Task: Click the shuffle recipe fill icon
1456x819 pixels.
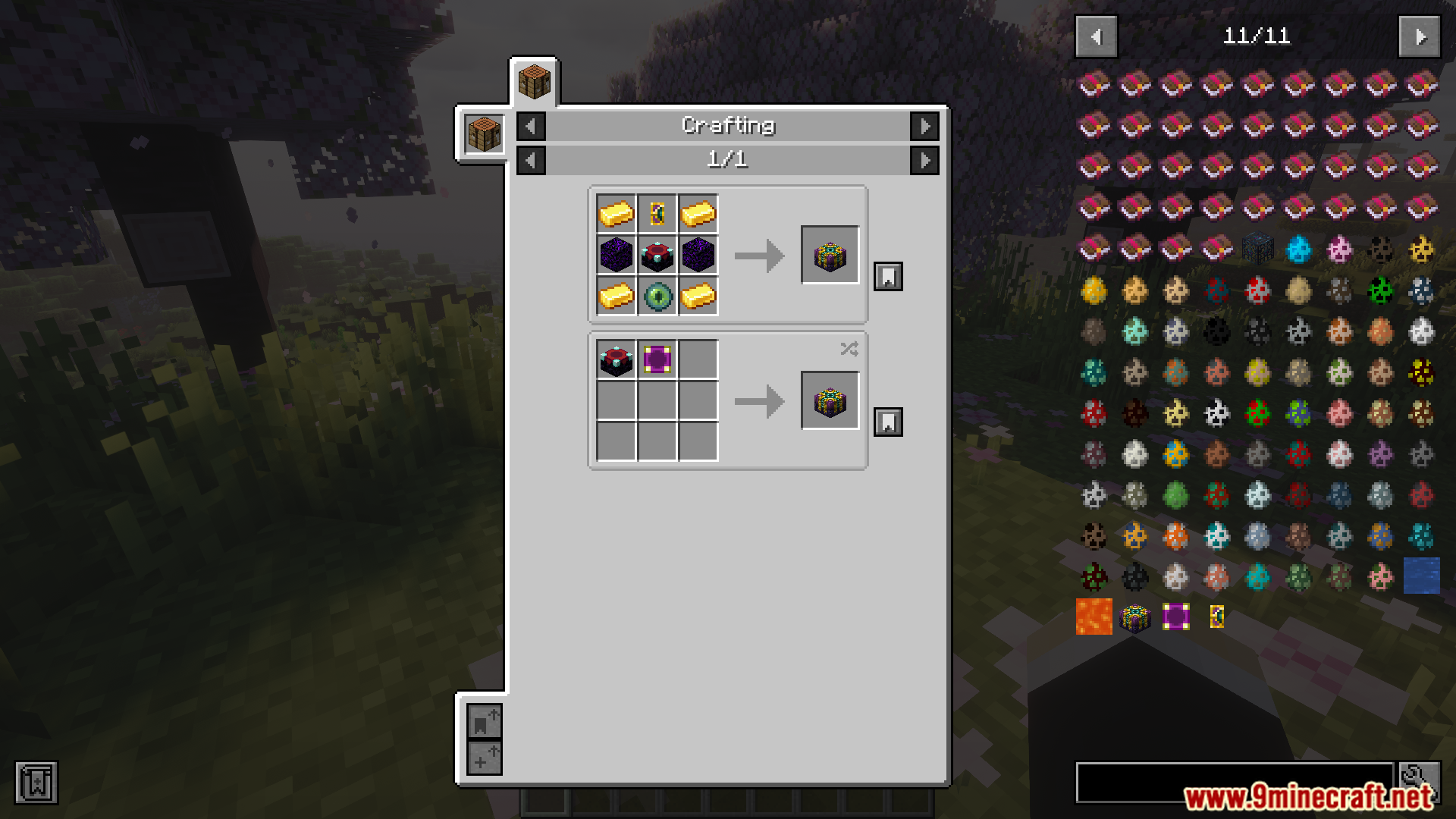Action: [x=849, y=349]
